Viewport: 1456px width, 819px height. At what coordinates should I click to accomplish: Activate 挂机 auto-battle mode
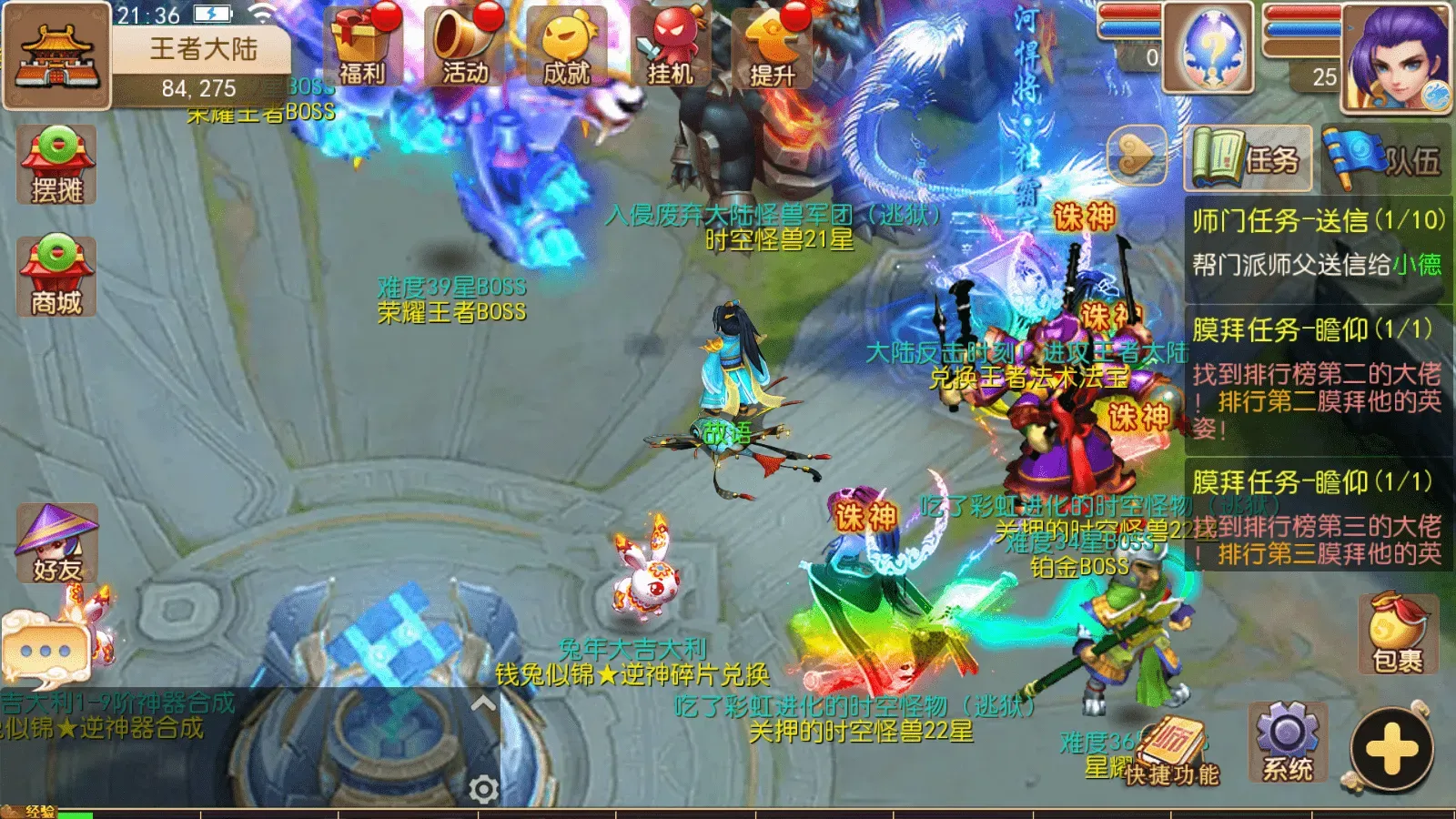(670, 47)
